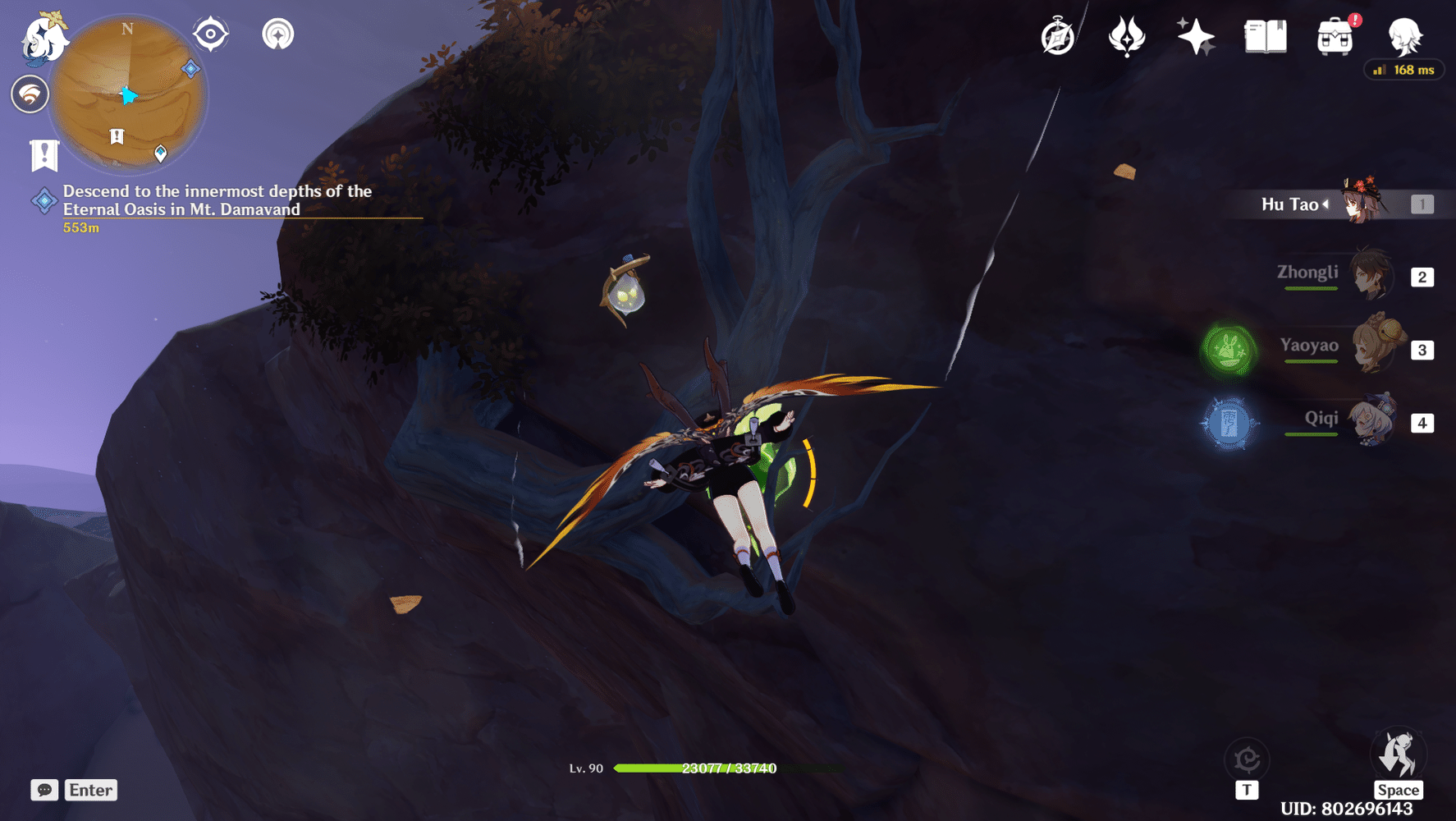Image resolution: width=1456 pixels, height=821 pixels.
Task: Open the battle pass flame star icon
Action: pos(1126,37)
